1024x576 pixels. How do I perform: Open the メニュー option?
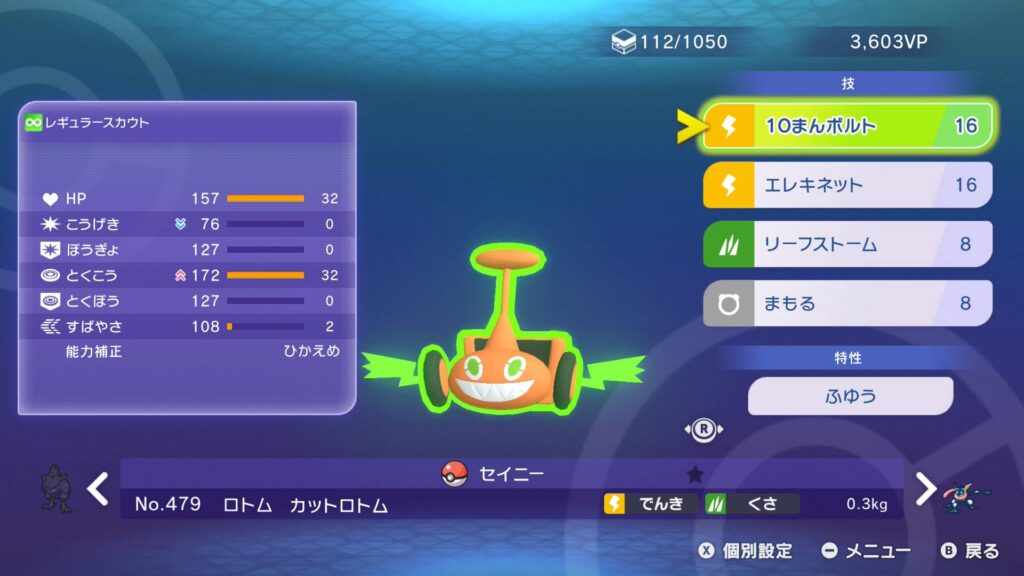(x=866, y=551)
